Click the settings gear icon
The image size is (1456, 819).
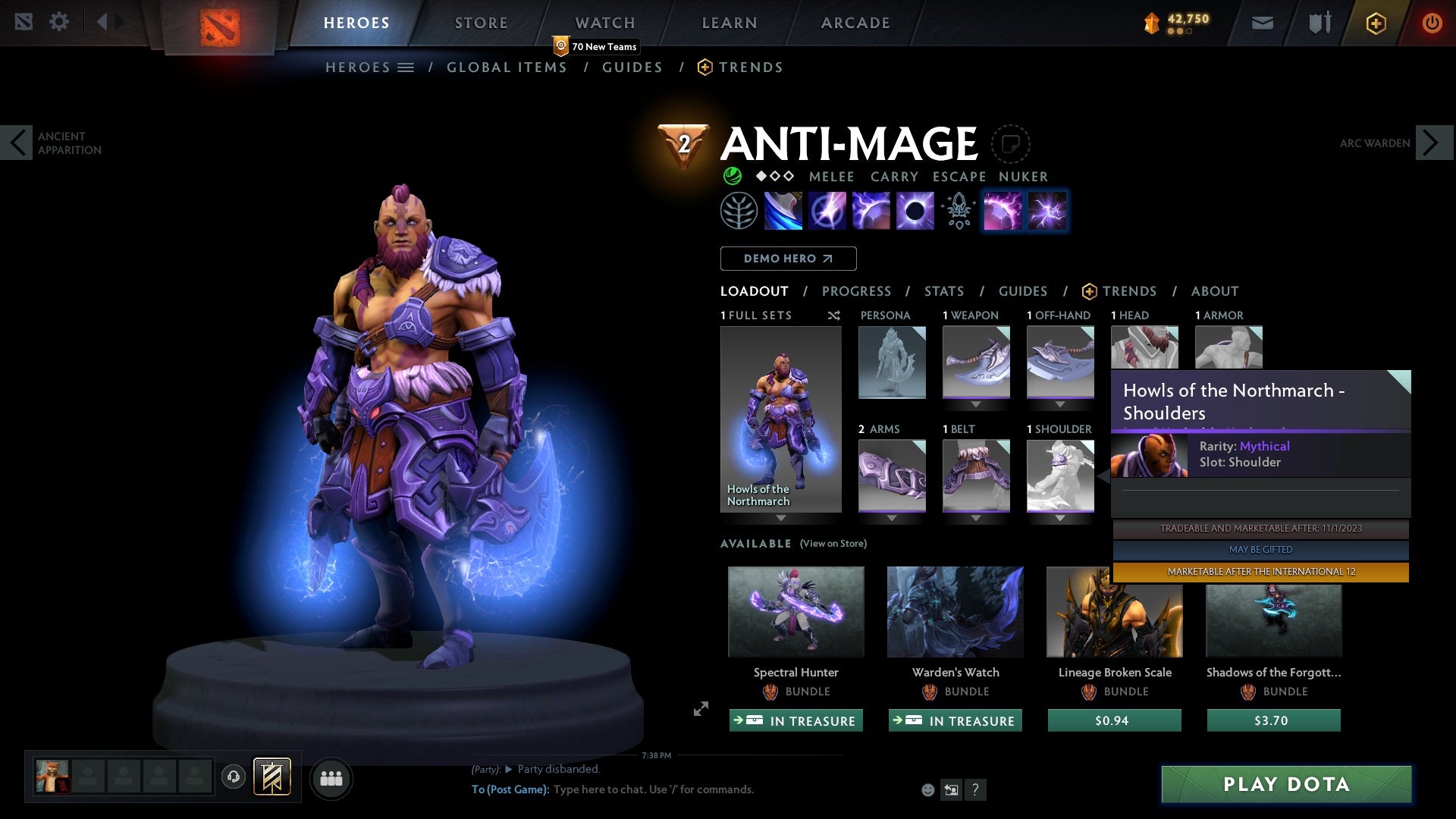coord(60,21)
